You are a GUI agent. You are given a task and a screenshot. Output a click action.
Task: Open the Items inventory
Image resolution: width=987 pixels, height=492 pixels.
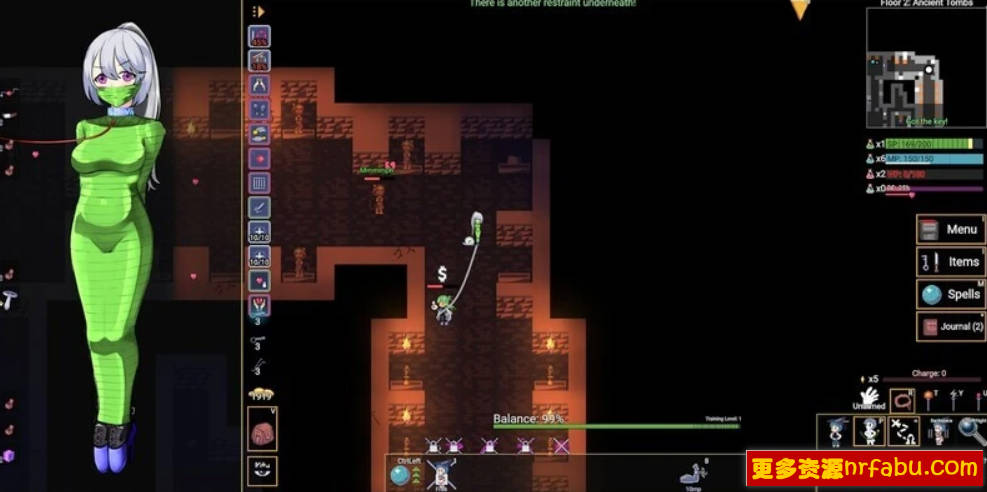tap(950, 262)
